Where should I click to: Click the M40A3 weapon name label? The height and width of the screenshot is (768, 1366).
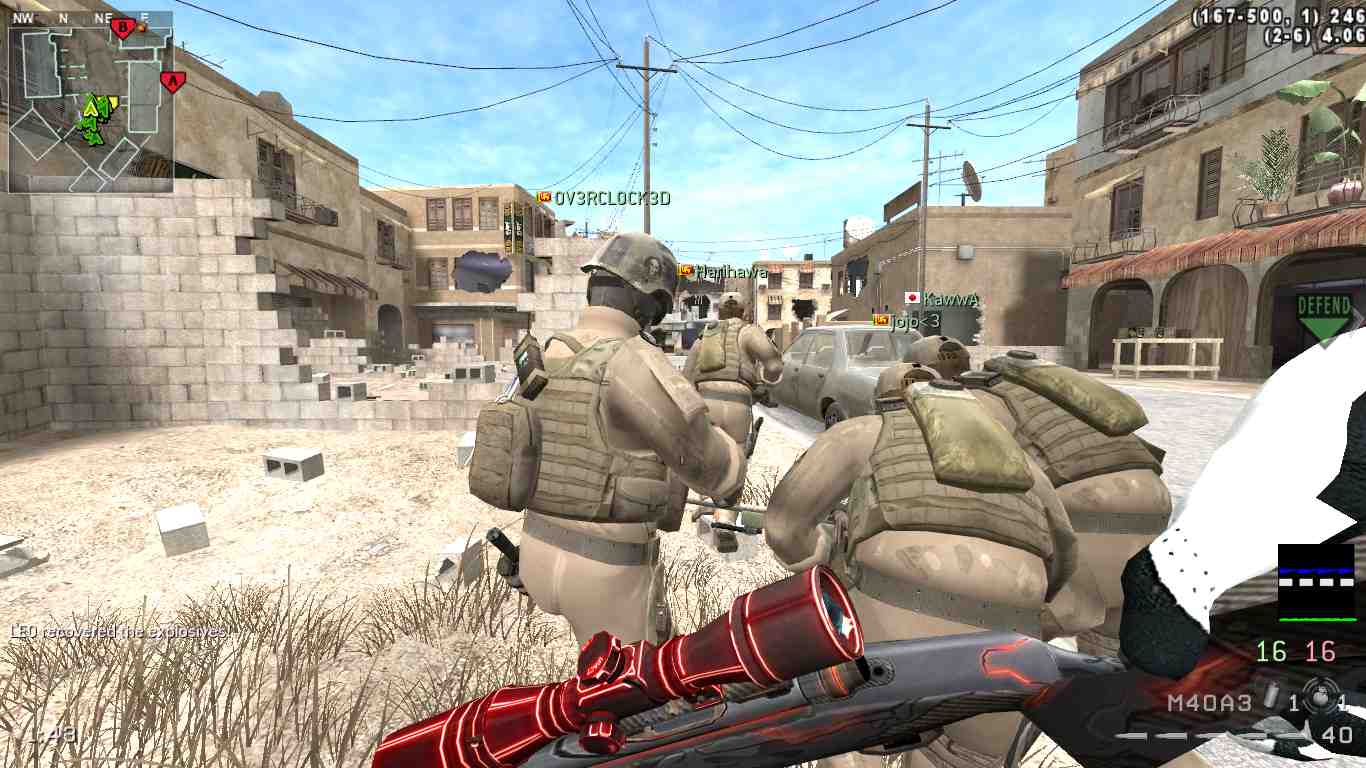pyautogui.click(x=1209, y=703)
